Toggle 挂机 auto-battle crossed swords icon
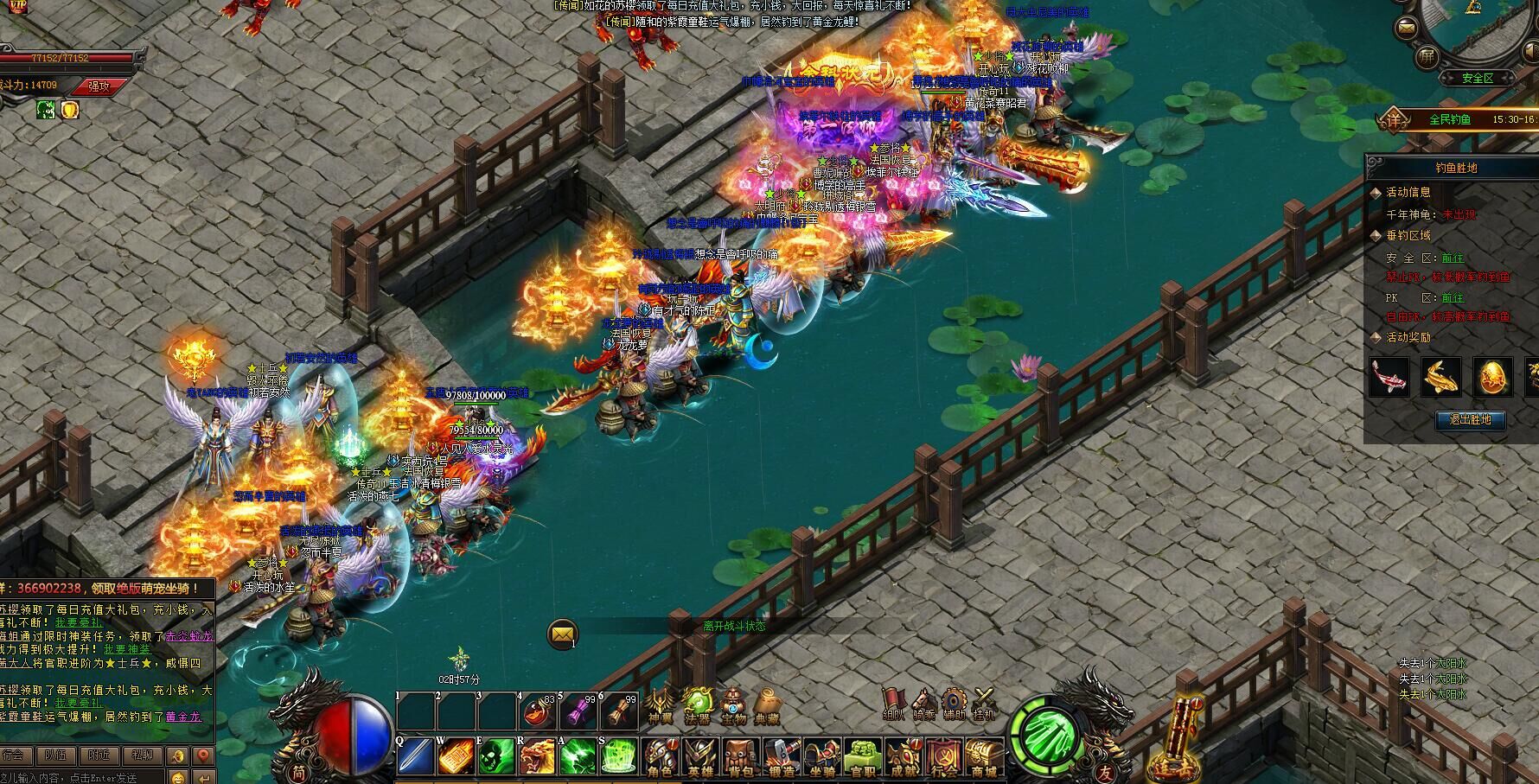 pos(984,704)
